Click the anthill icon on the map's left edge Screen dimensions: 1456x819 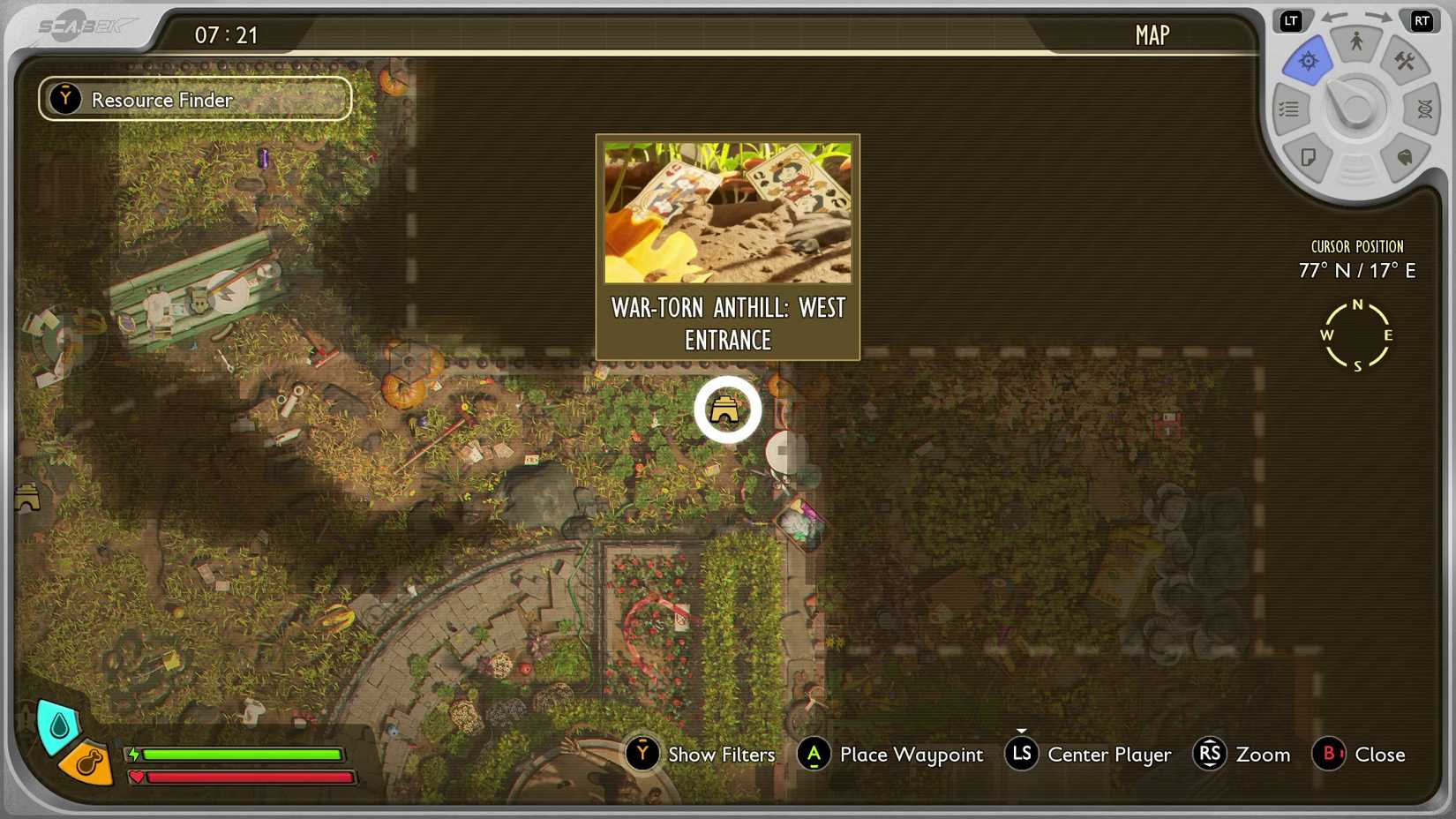tap(26, 497)
